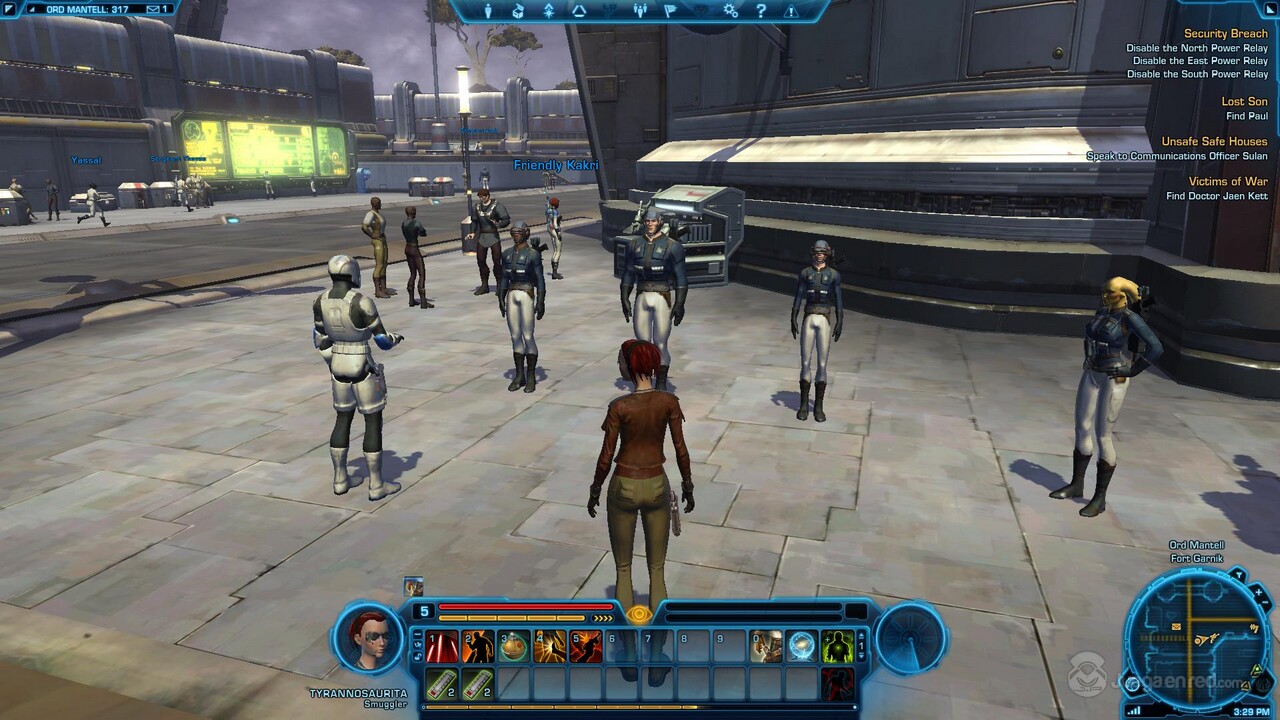Viewport: 1280px width, 720px height.
Task: Click the question mark help icon
Action: pos(761,11)
